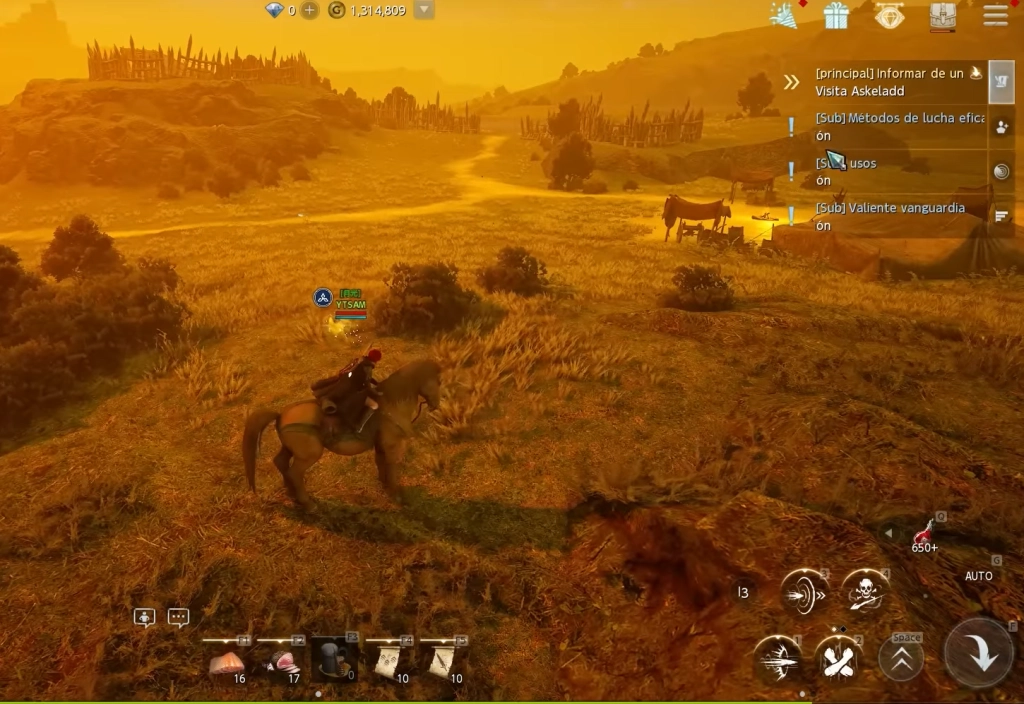Open the diamond shop sign icon

tap(889, 16)
